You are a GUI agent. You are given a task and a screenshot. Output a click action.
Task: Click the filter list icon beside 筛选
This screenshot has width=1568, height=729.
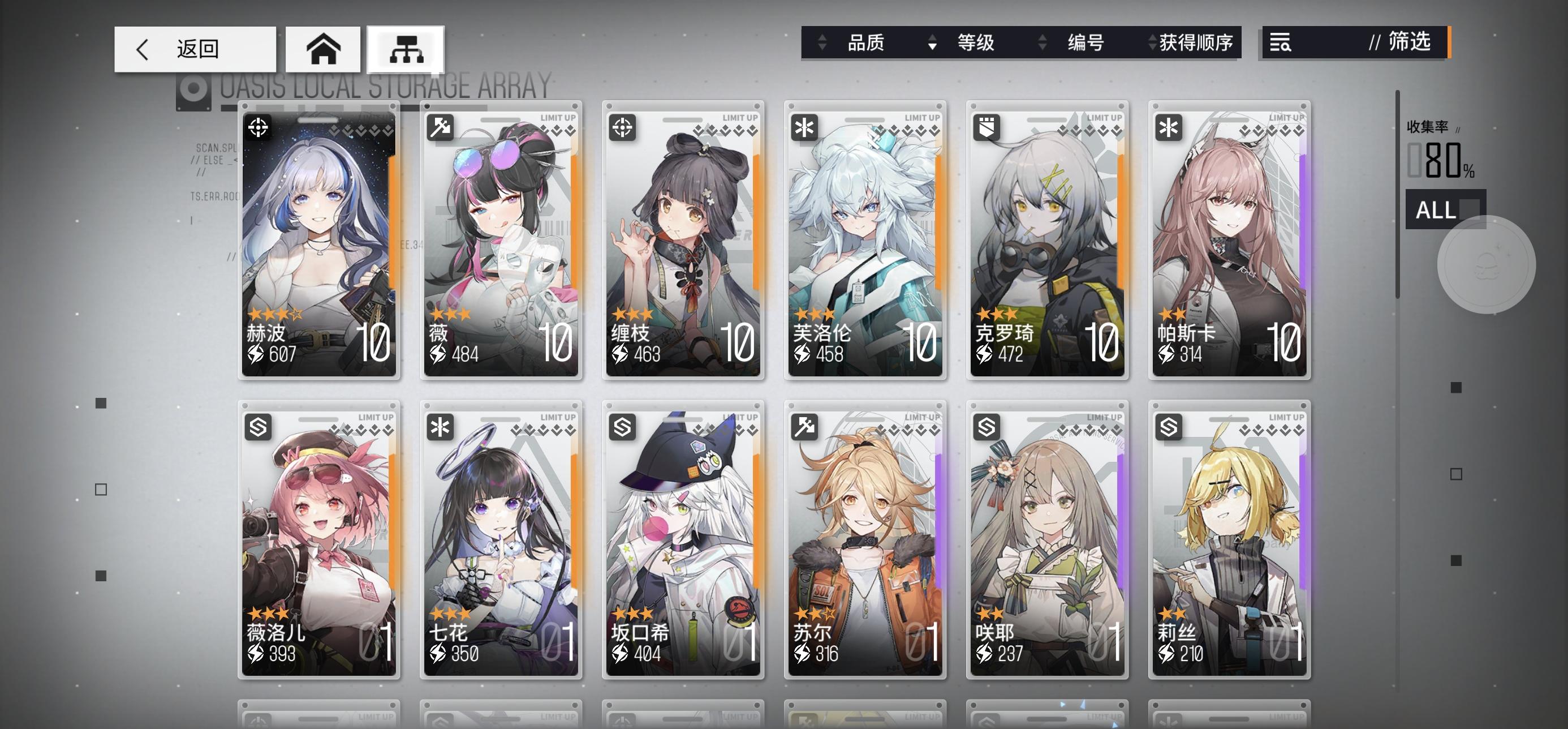click(x=1281, y=43)
